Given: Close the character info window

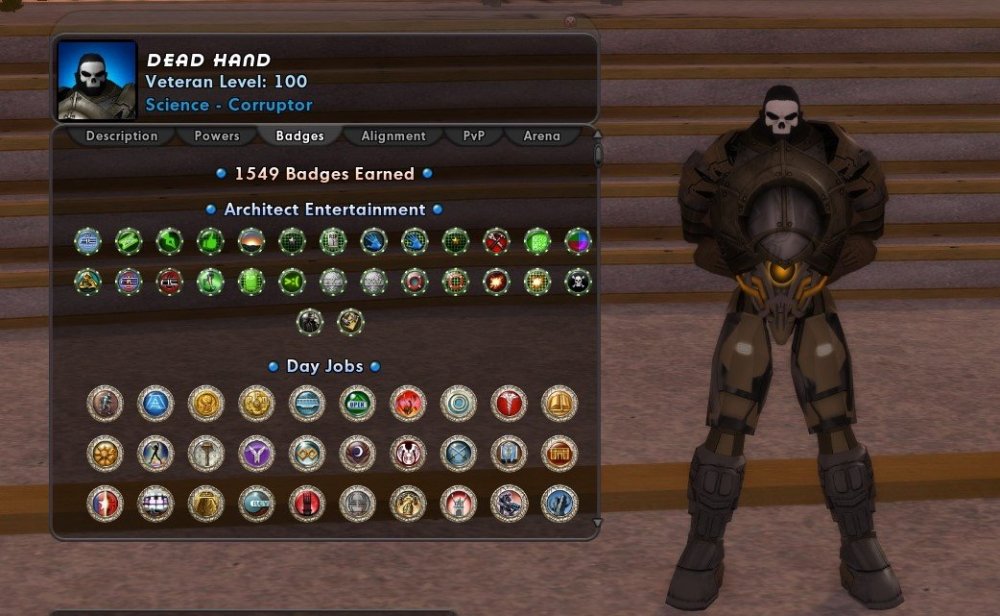Looking at the screenshot, I should (x=570, y=21).
